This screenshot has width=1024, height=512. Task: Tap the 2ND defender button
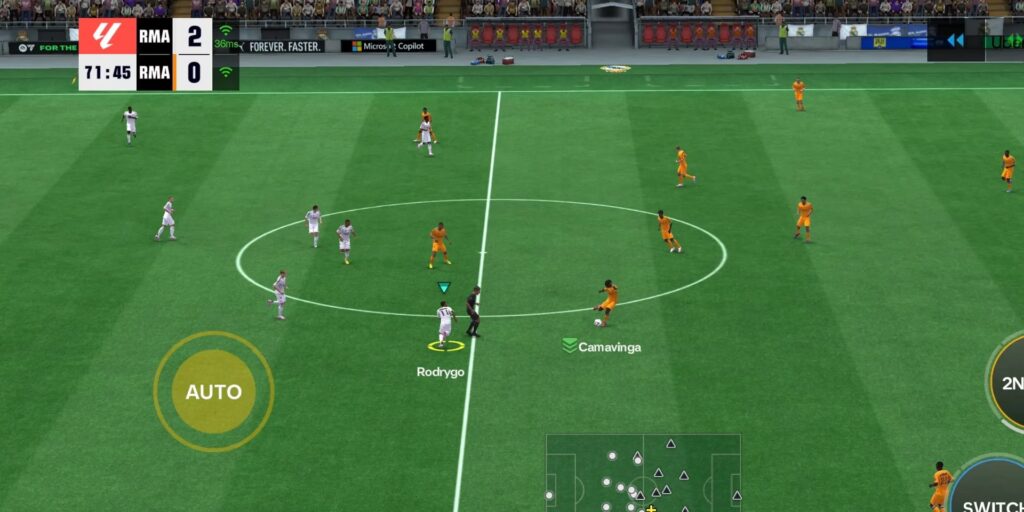click(x=1008, y=383)
